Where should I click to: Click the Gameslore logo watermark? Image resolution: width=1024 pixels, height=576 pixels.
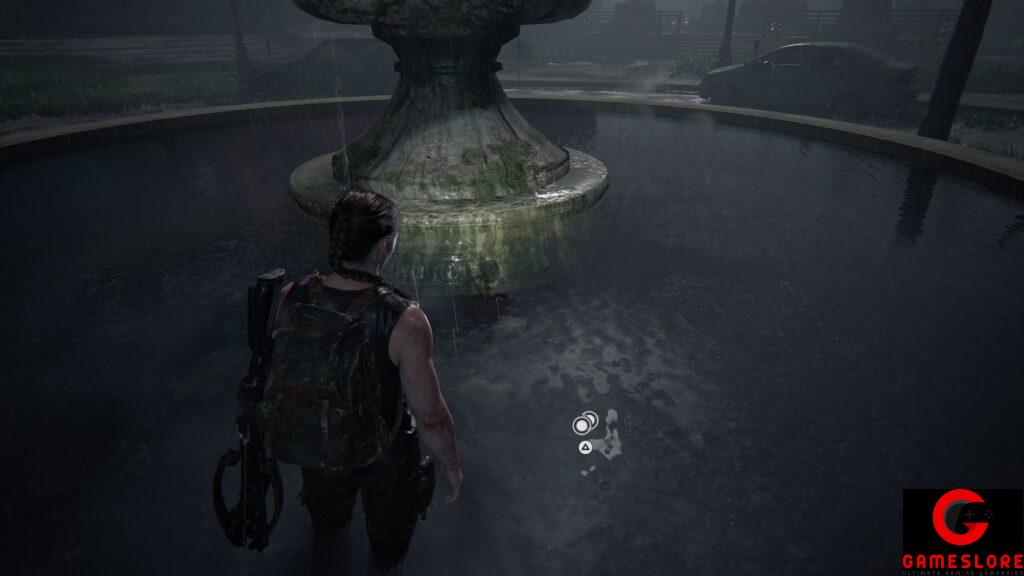(962, 531)
